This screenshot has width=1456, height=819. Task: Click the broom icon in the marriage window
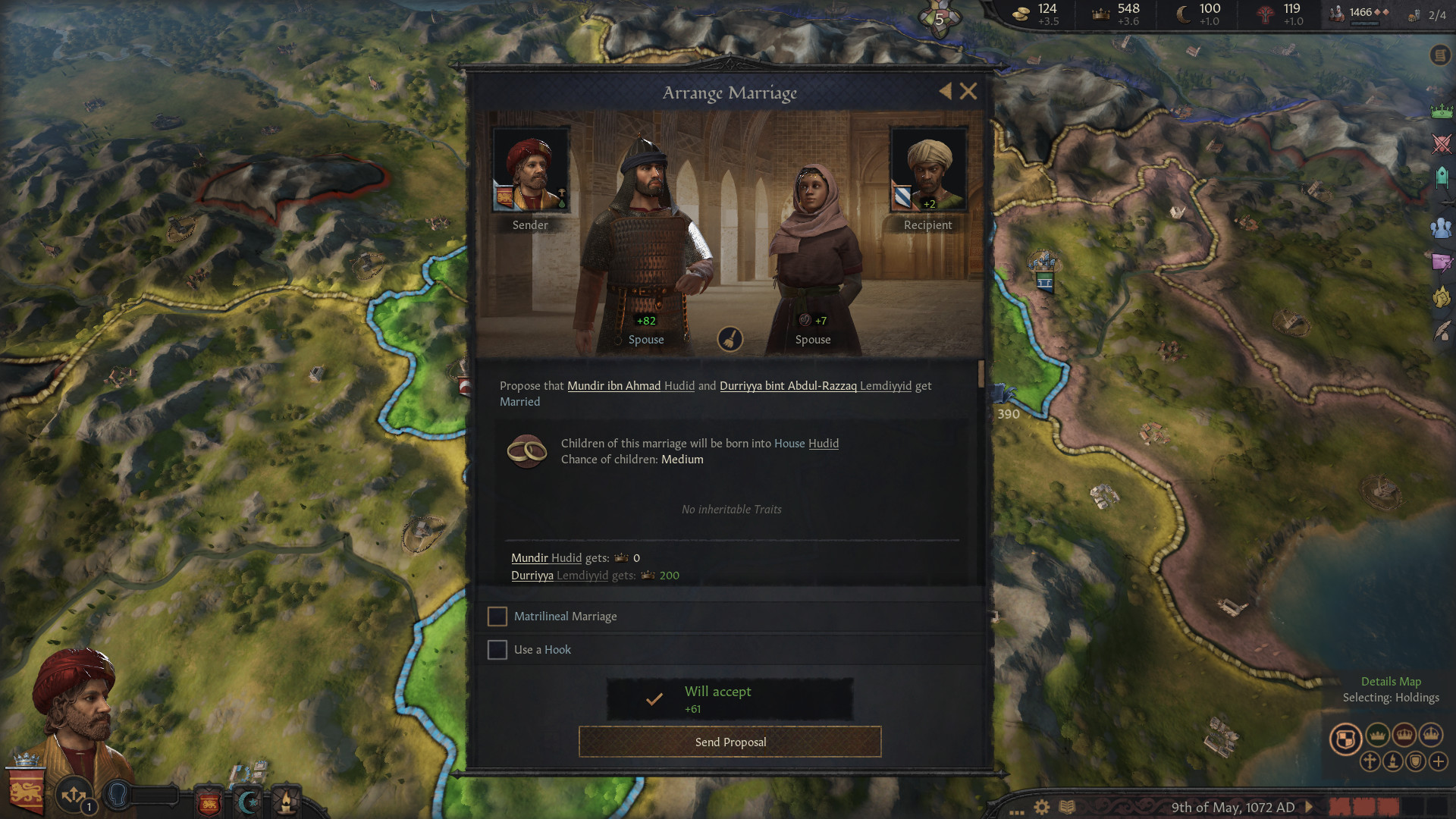click(x=730, y=339)
